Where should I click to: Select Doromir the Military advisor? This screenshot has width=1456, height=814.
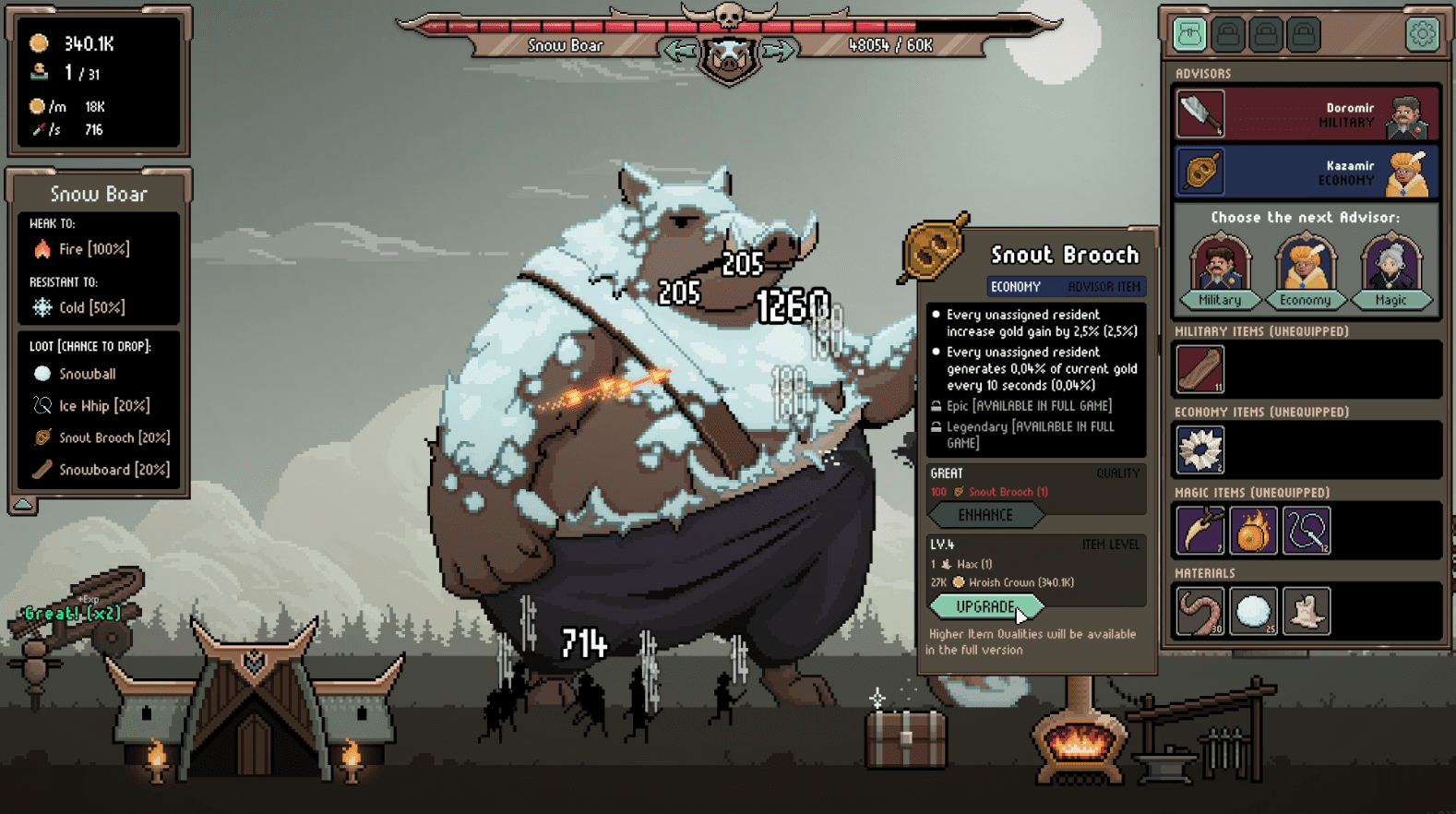1305,114
